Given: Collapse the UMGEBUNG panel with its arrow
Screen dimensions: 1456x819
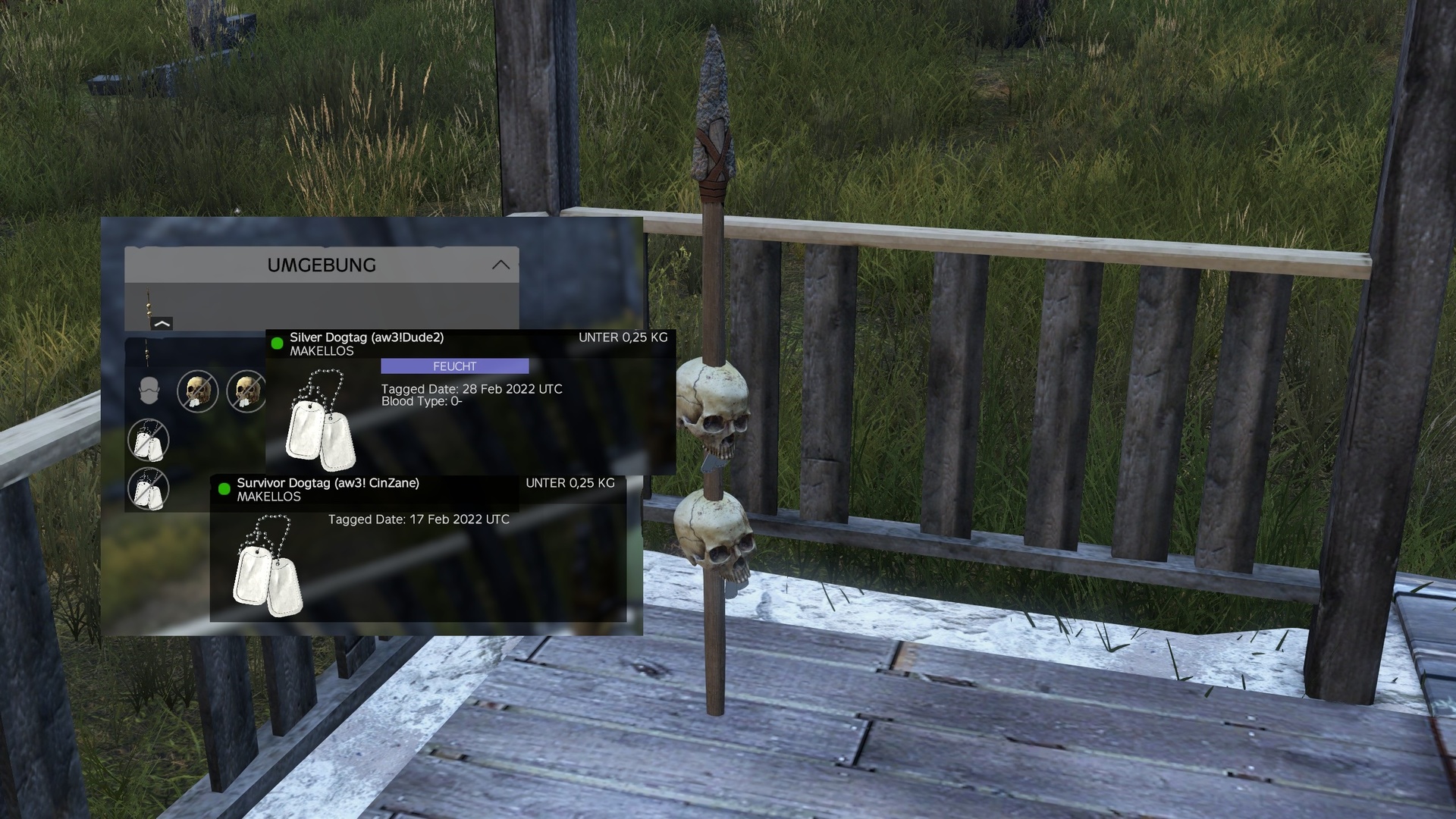Looking at the screenshot, I should tap(500, 265).
